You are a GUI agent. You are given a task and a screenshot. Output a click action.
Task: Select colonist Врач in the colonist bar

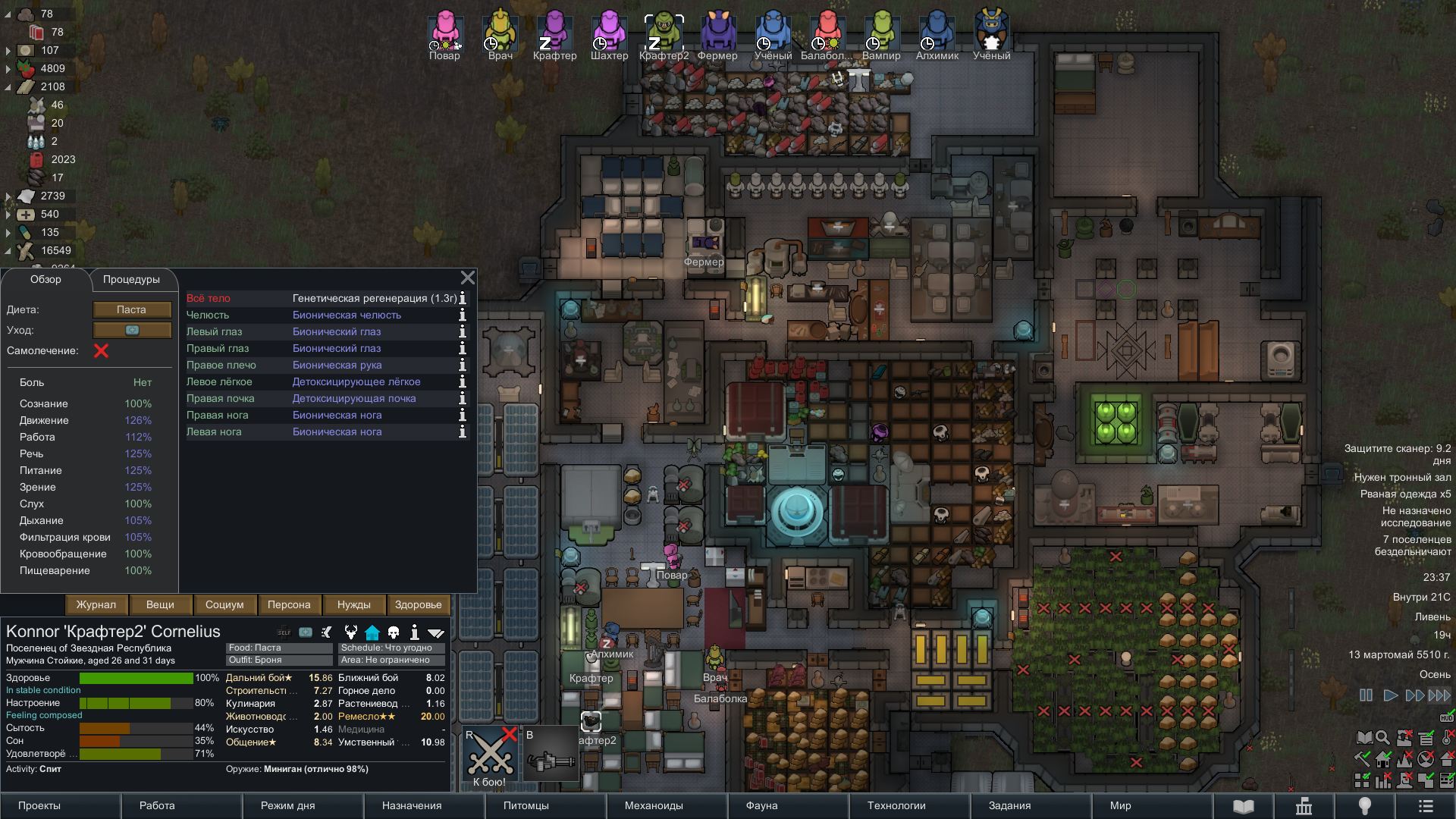tap(500, 34)
